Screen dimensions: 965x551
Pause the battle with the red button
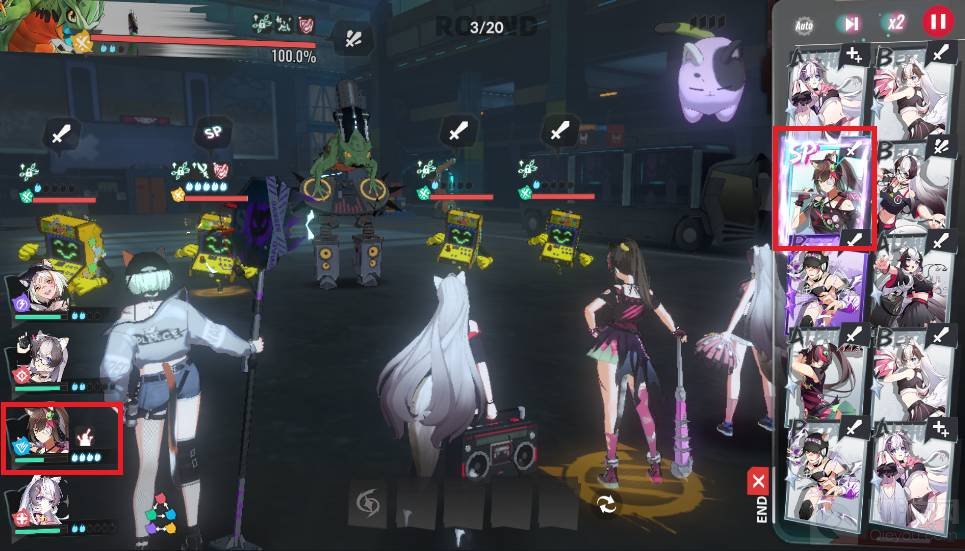(937, 21)
